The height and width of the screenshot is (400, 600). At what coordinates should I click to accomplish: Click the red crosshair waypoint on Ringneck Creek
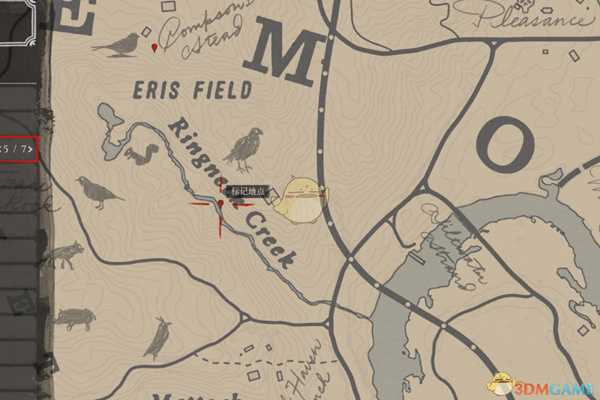point(219,204)
